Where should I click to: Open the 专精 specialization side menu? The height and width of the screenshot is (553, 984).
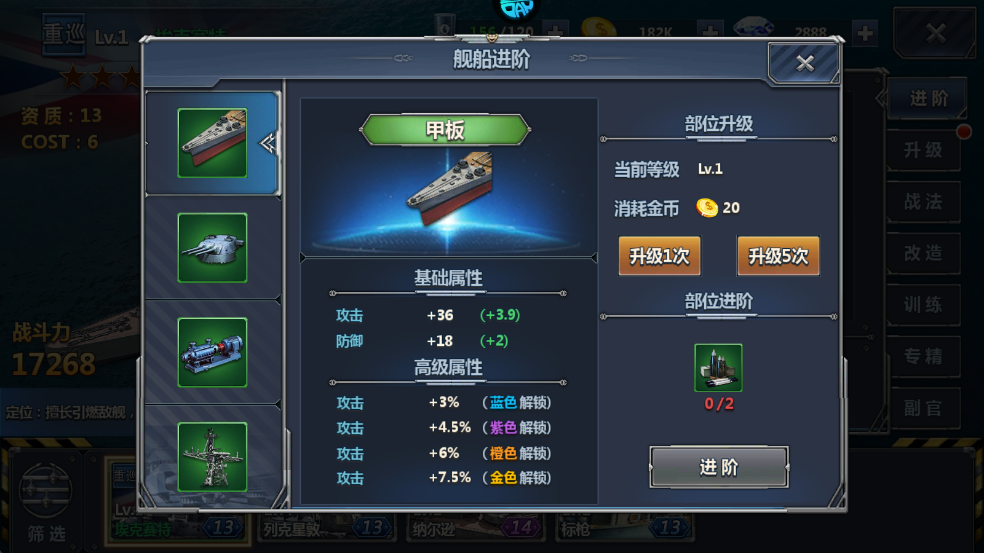coord(923,357)
